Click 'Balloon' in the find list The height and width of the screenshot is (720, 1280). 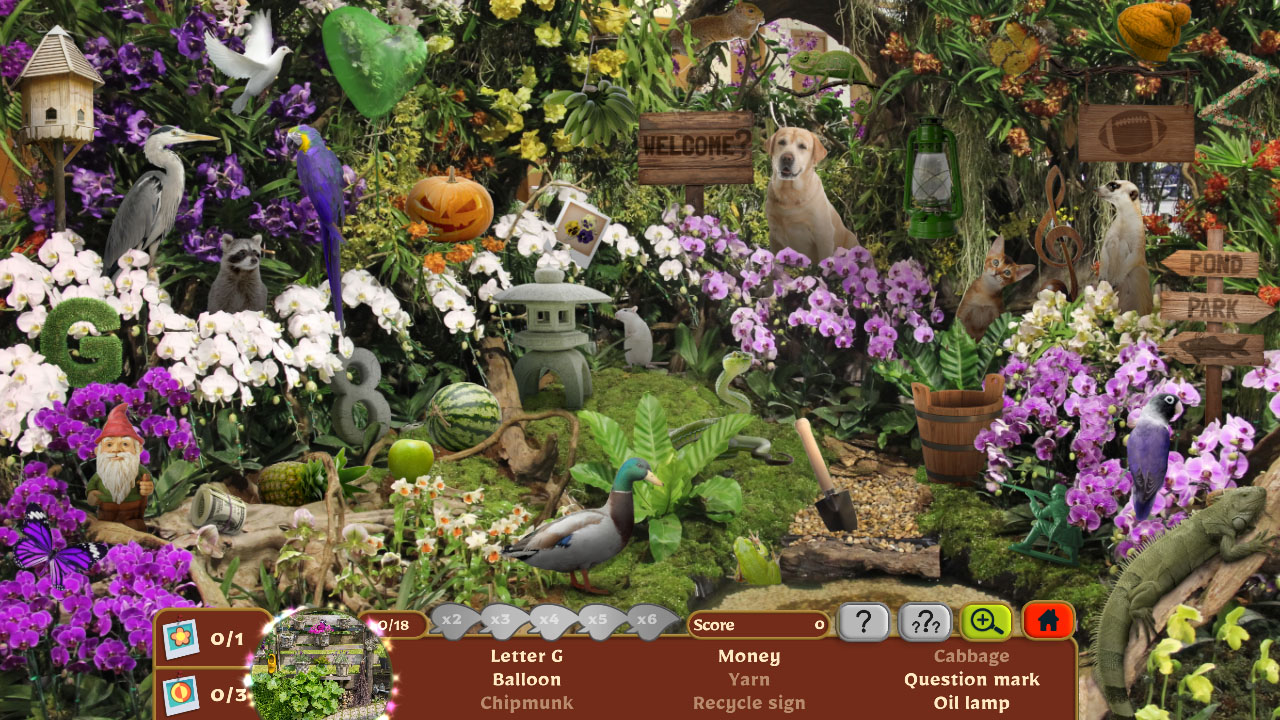(527, 679)
